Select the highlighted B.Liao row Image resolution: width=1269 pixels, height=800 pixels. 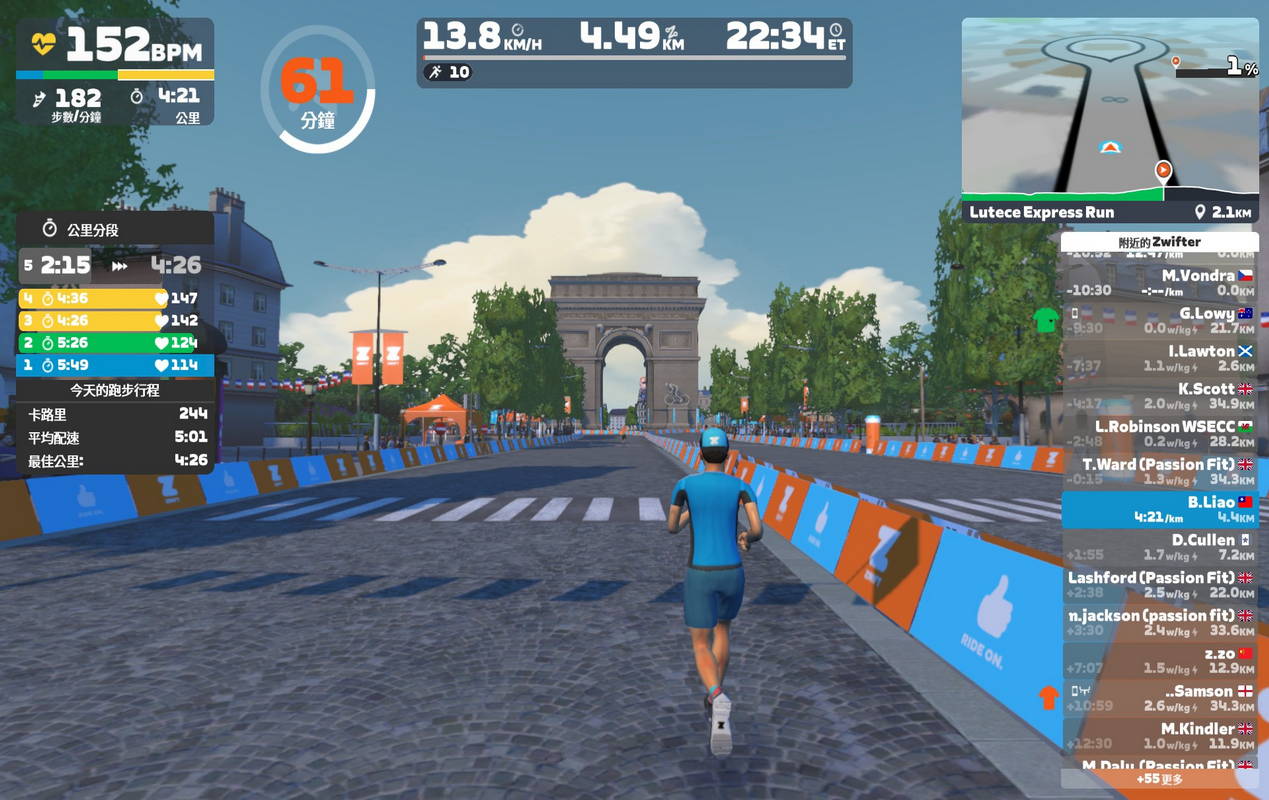click(x=1159, y=509)
